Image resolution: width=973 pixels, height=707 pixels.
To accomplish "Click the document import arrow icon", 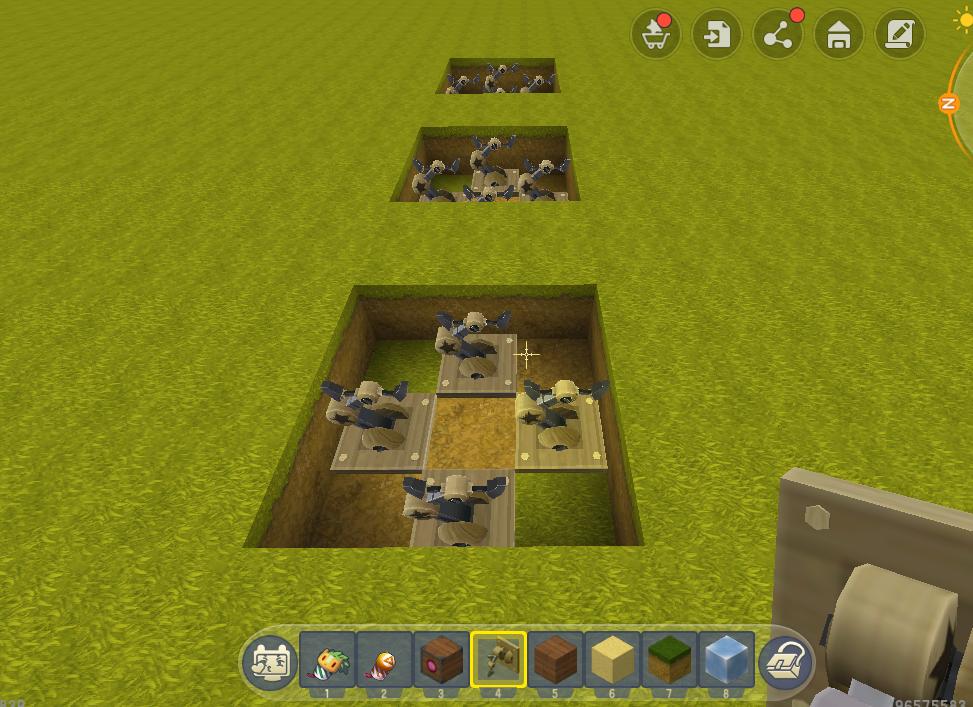I will coord(717,35).
